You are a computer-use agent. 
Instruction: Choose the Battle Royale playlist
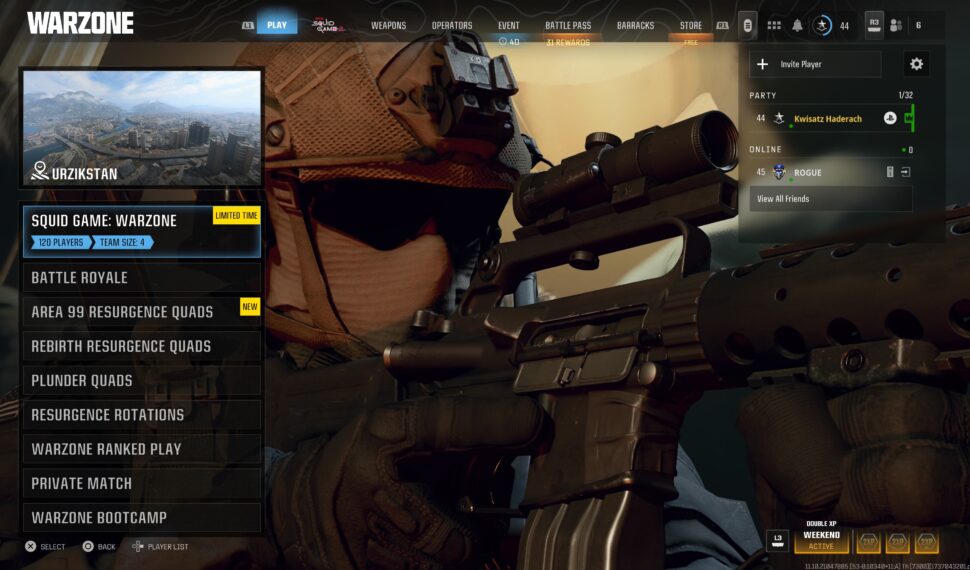141,278
